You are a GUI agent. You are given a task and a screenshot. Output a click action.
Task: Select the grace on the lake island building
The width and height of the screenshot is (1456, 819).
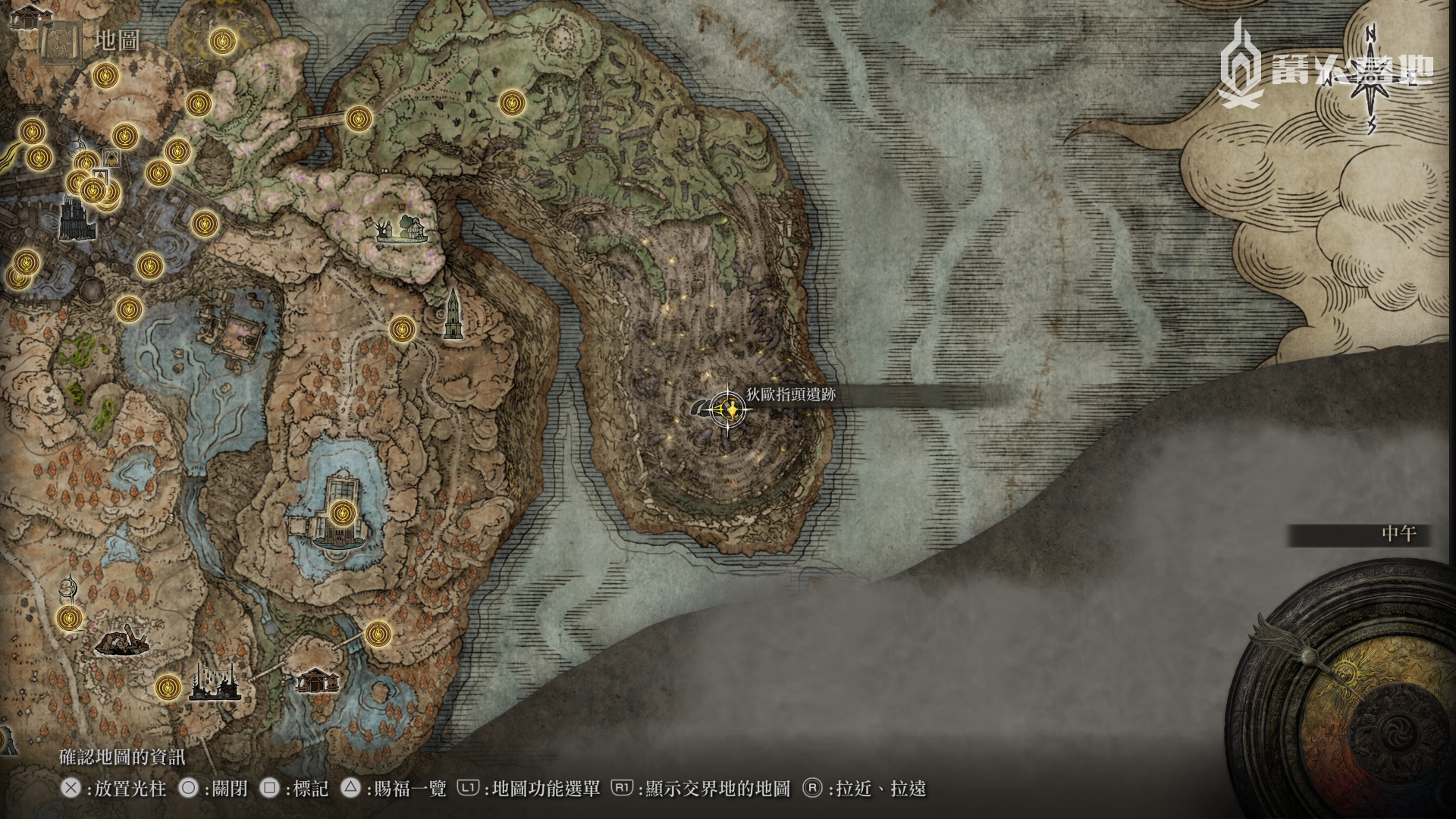tap(343, 513)
